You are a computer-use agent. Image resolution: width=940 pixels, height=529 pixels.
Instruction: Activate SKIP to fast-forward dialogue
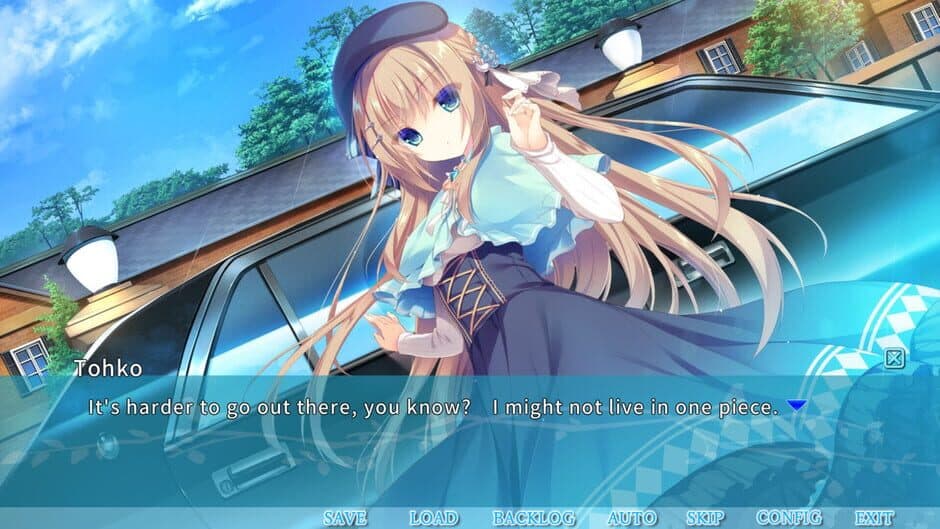706,518
